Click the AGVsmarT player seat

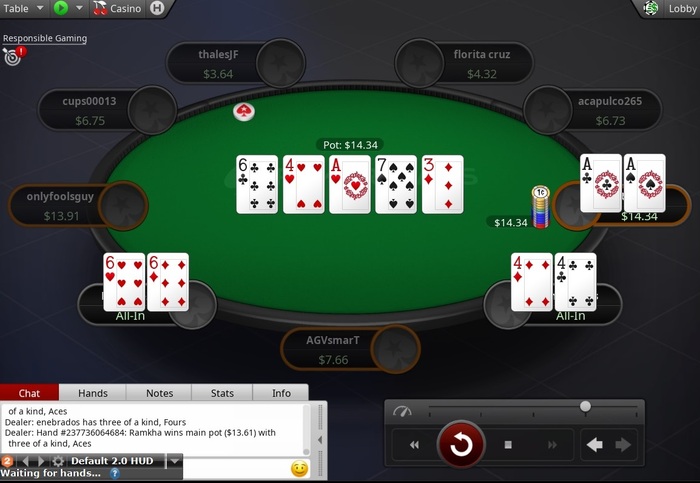pos(333,349)
